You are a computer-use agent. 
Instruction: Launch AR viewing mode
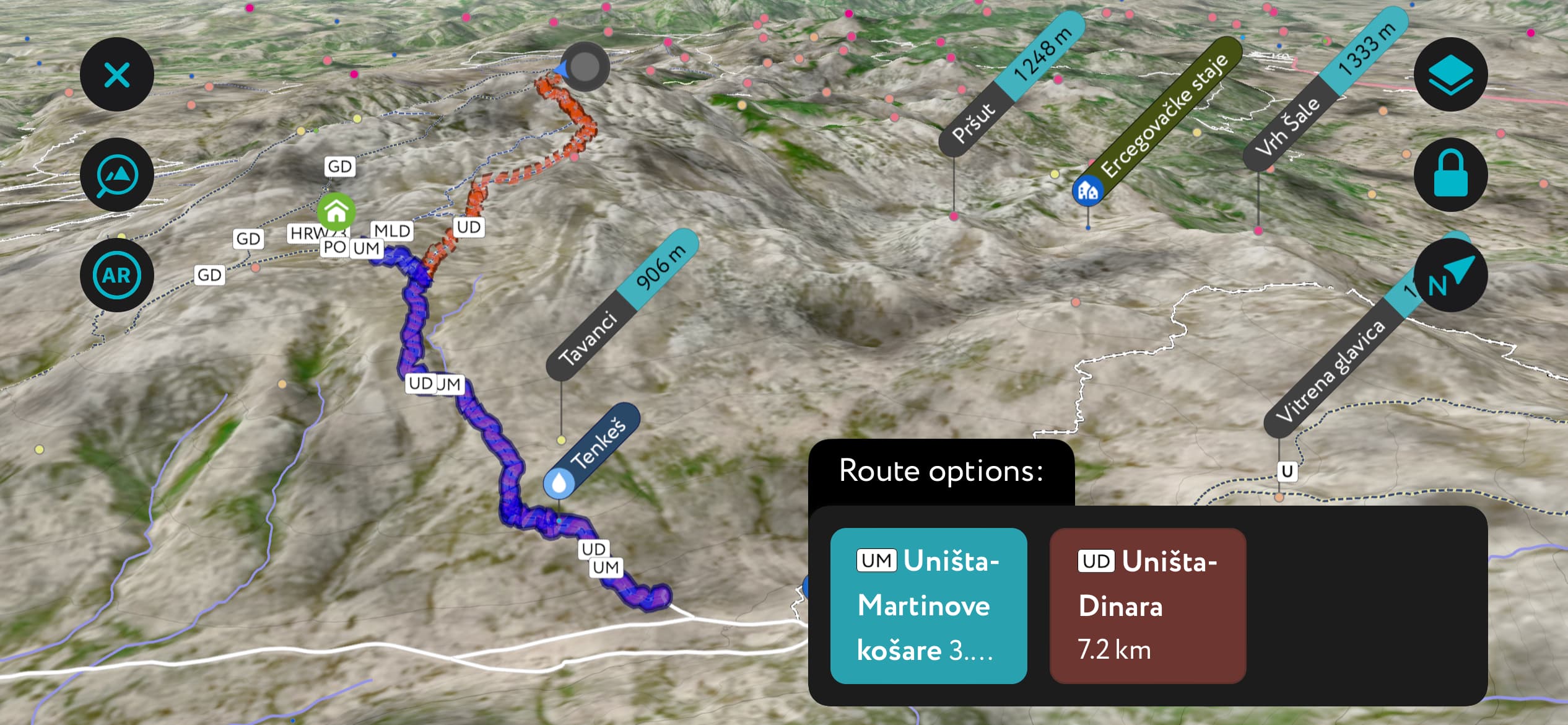pyautogui.click(x=117, y=275)
